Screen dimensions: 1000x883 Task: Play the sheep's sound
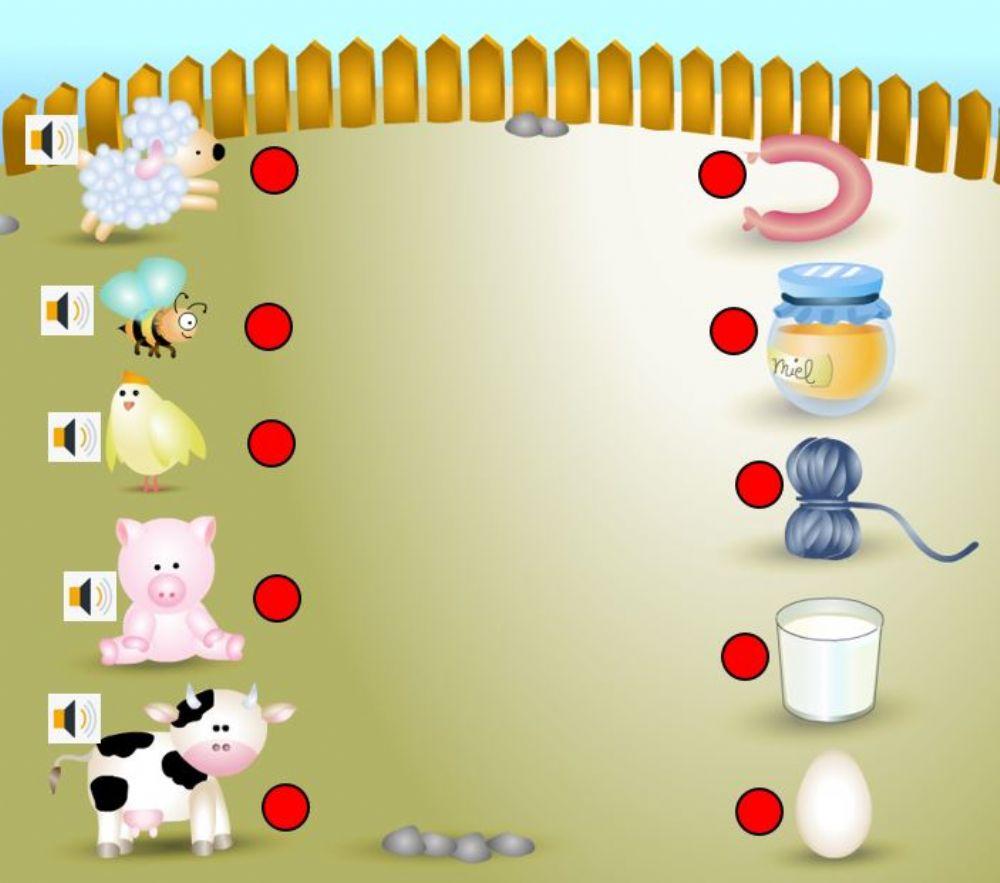point(52,140)
